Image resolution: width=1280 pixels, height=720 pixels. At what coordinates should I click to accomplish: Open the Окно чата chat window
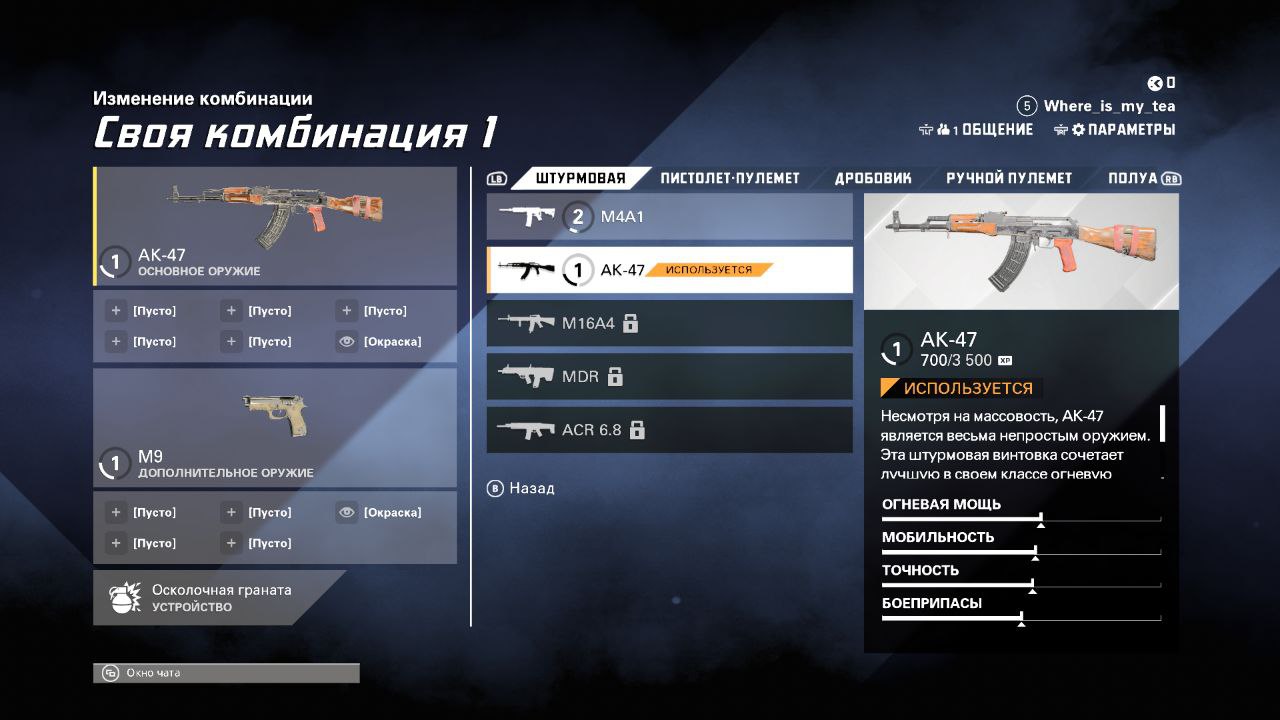226,673
